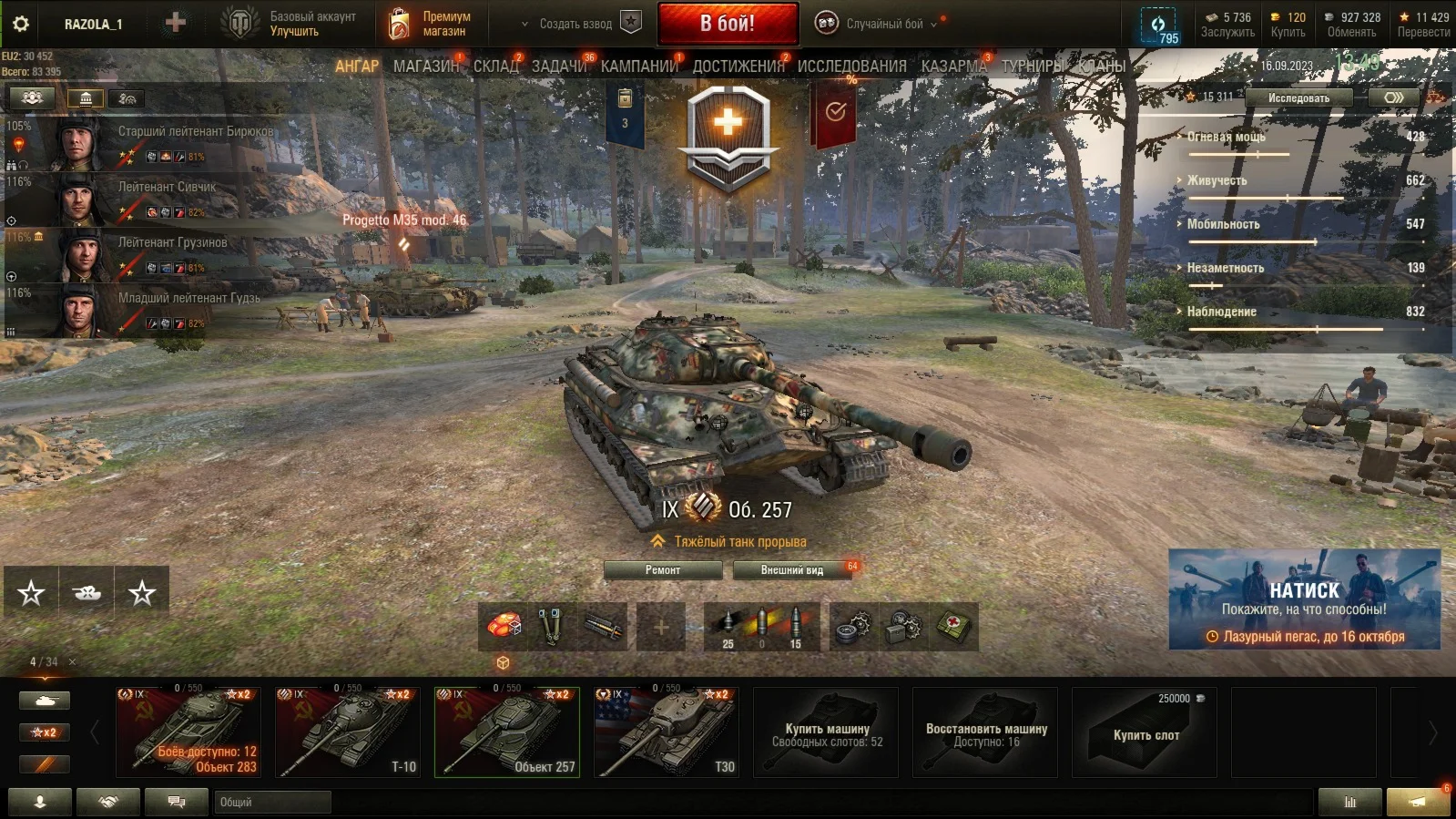Switch to the СКЛАД tab

495,66
